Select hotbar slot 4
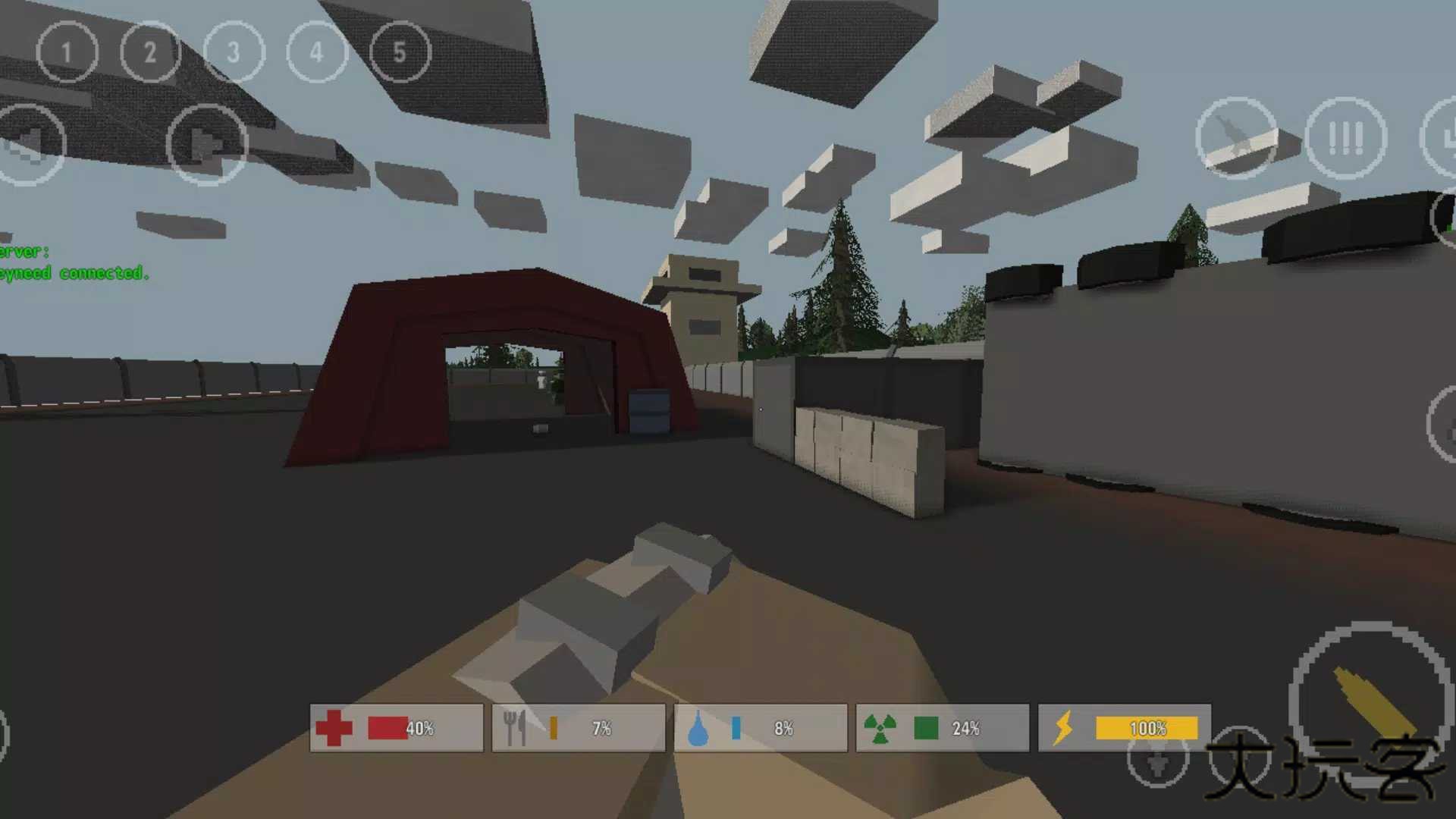Image resolution: width=1456 pixels, height=819 pixels. pyautogui.click(x=316, y=52)
